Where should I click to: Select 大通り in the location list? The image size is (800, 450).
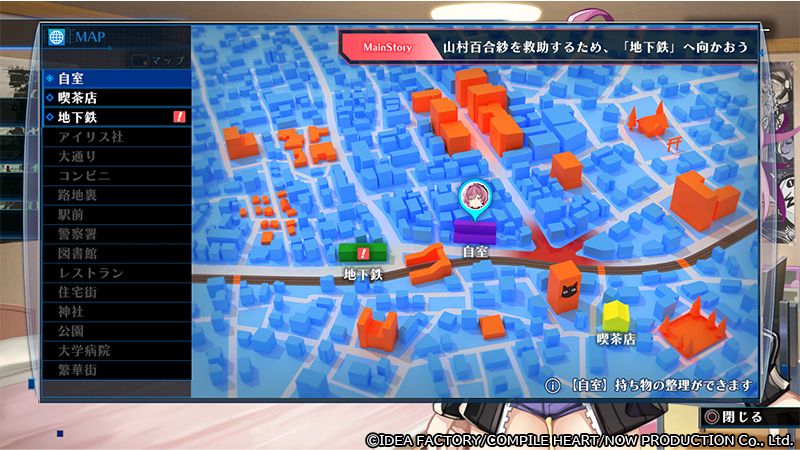(115, 156)
